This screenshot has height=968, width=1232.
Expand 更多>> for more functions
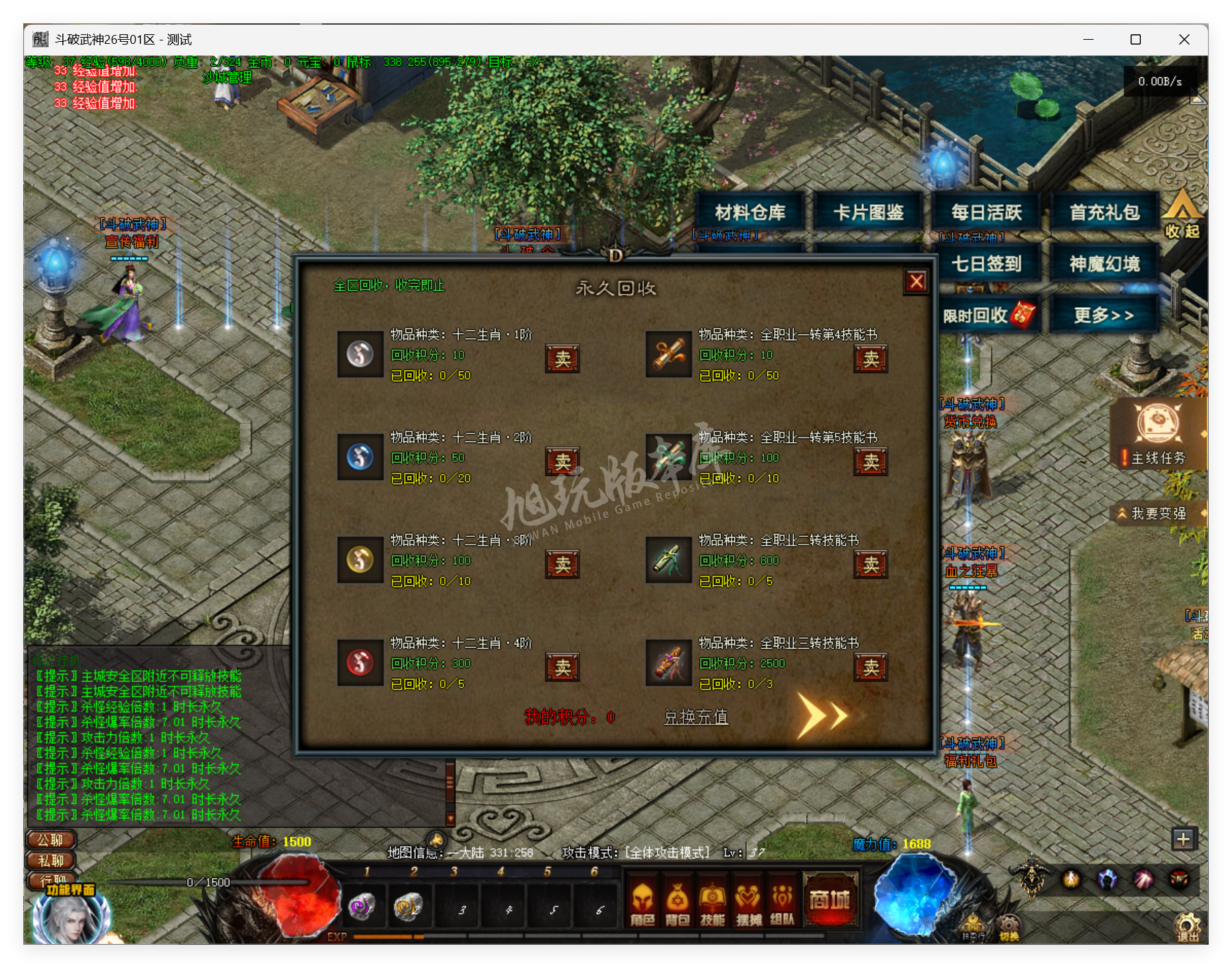pos(1104,313)
